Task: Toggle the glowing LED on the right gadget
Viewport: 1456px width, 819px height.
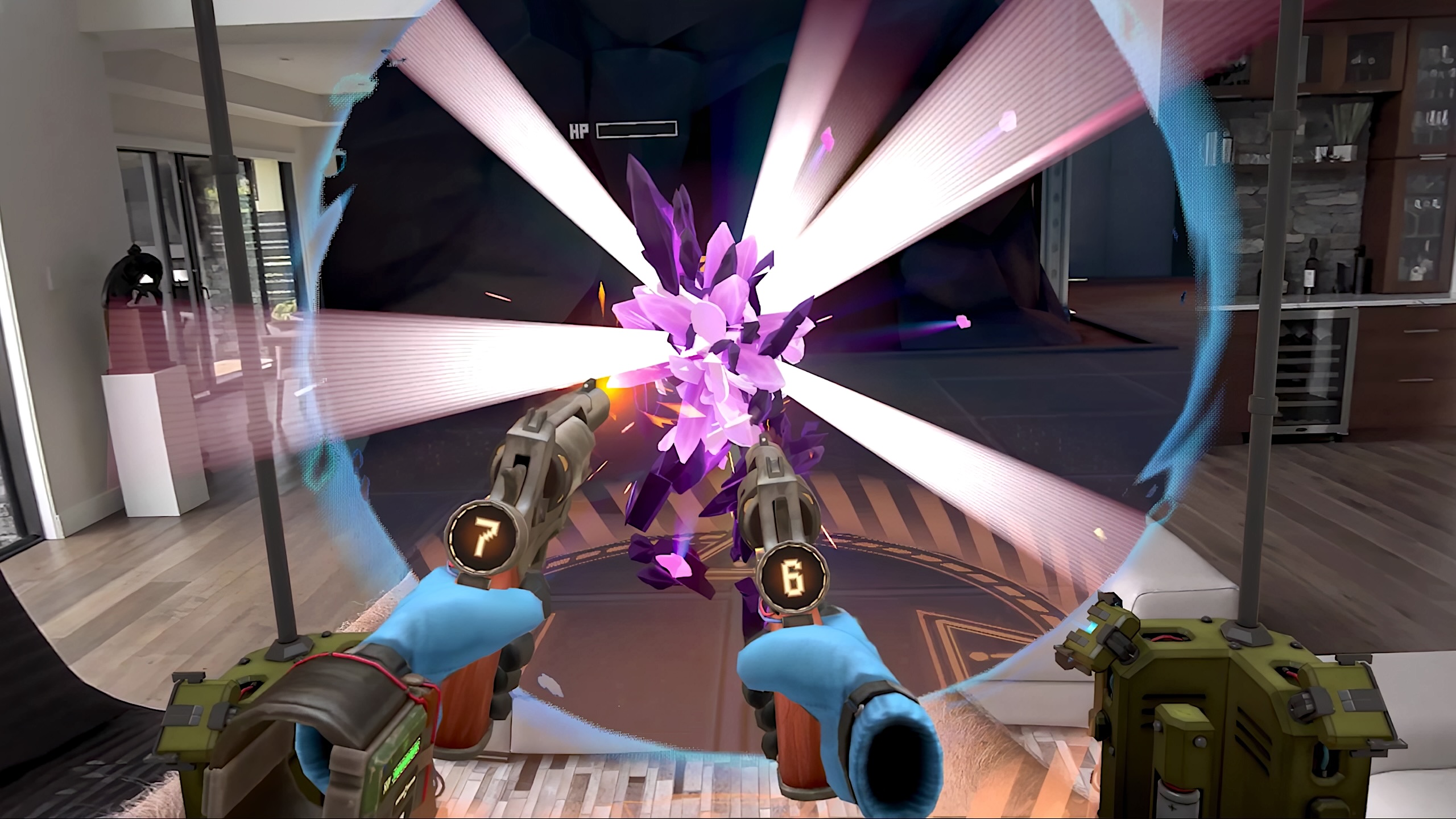Action: [1090, 626]
